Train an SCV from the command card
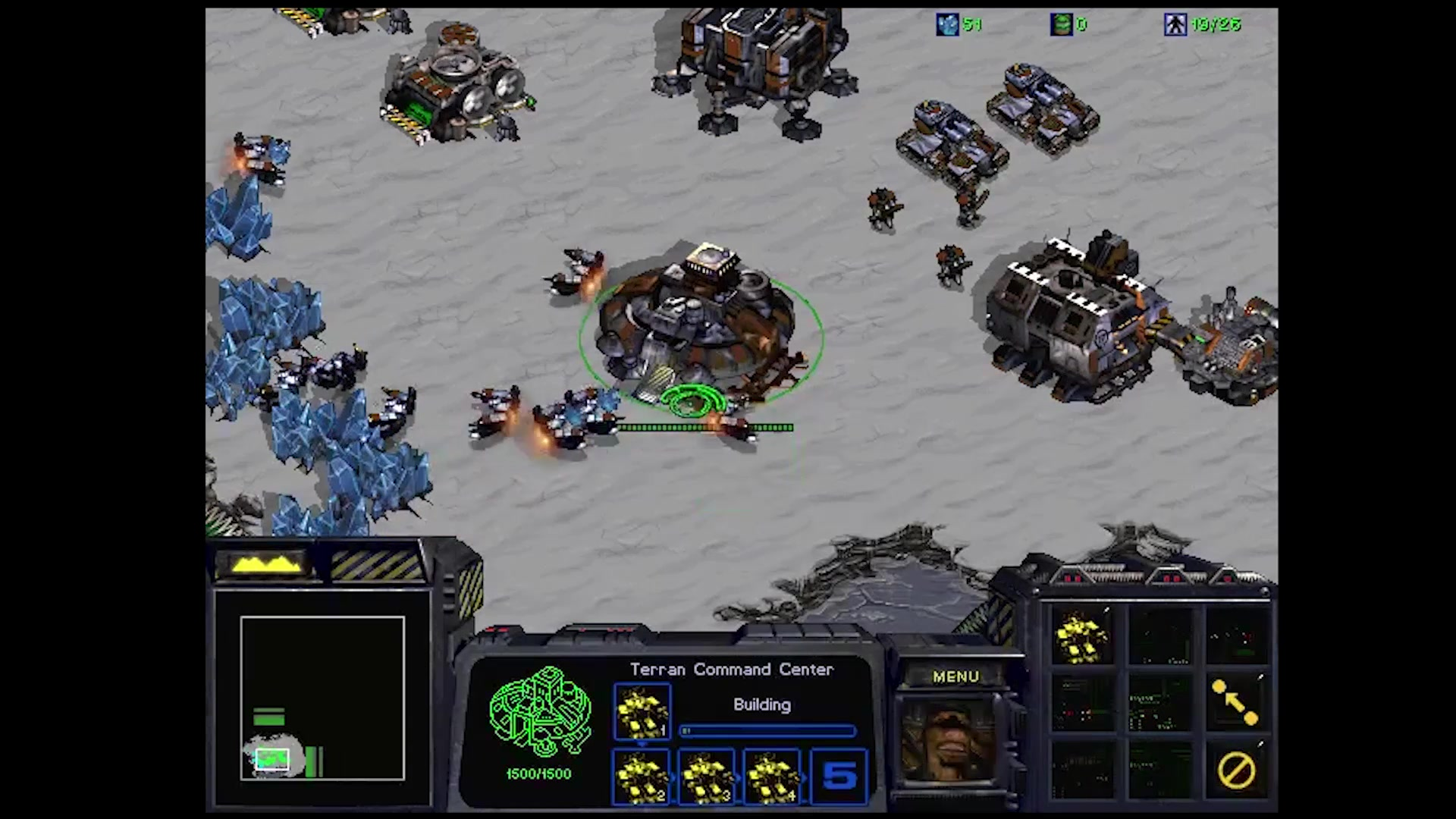 tap(1082, 637)
